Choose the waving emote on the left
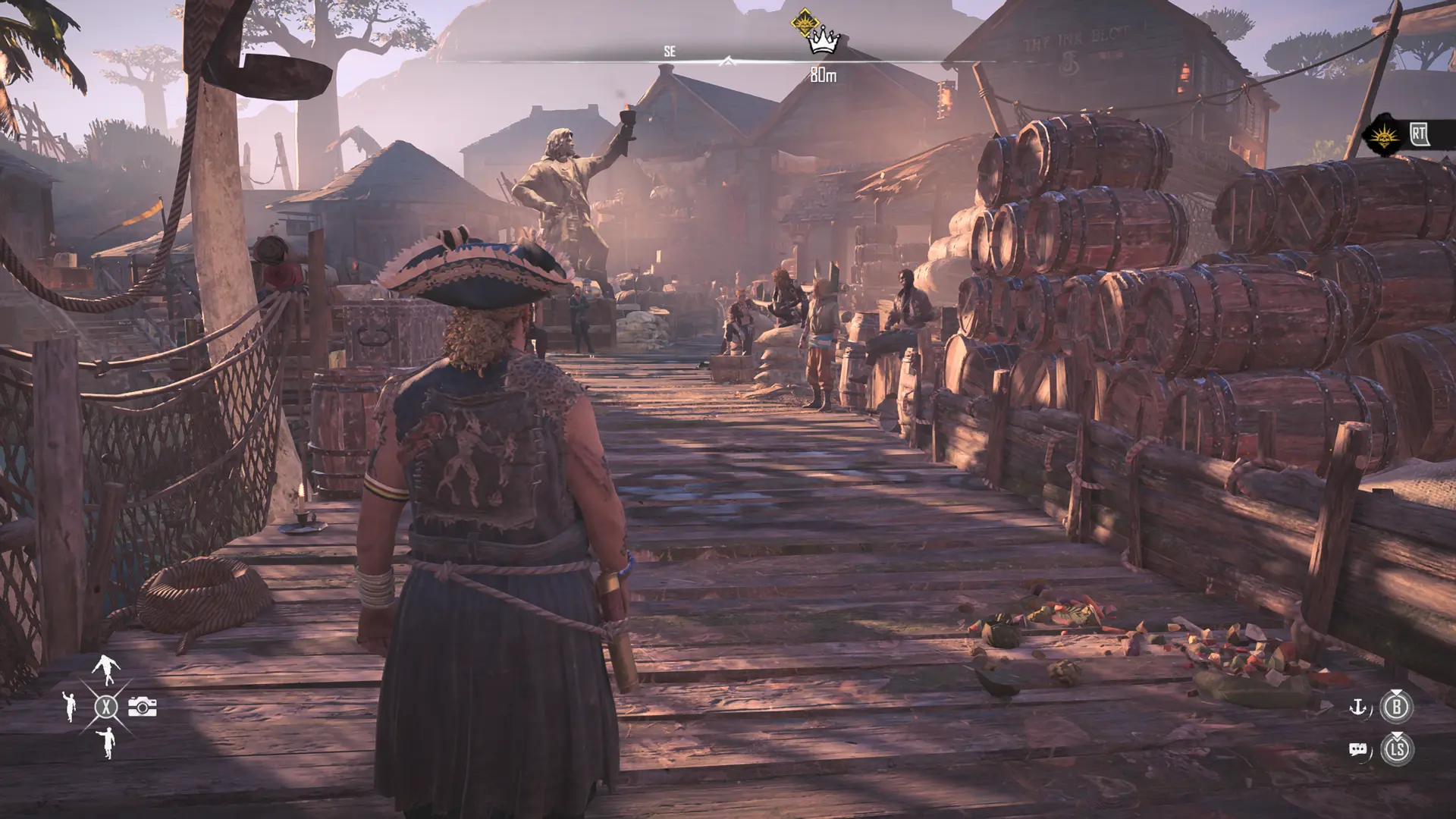Viewport: 1456px width, 819px height. (x=70, y=707)
